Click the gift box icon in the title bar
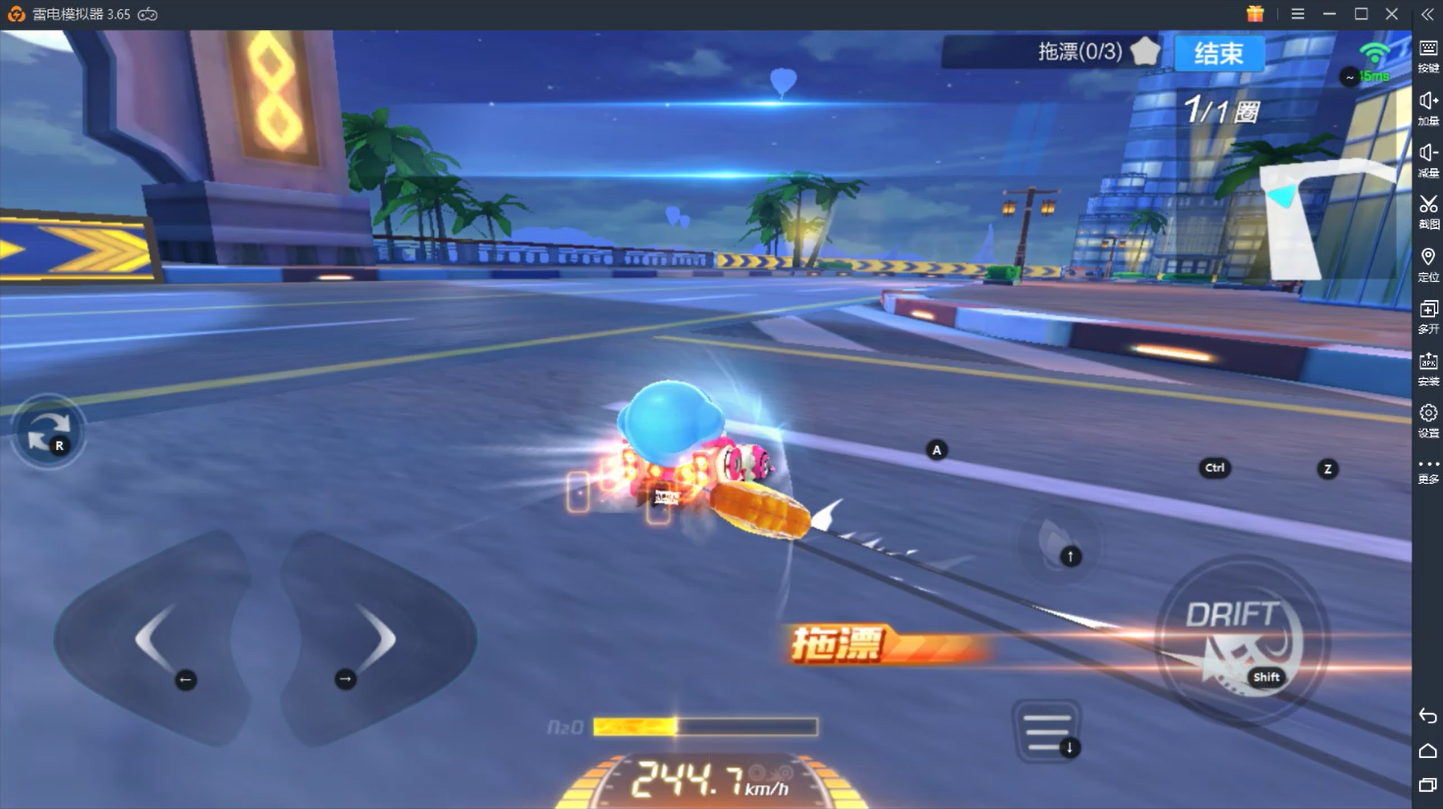The height and width of the screenshot is (809, 1443). tap(1254, 14)
